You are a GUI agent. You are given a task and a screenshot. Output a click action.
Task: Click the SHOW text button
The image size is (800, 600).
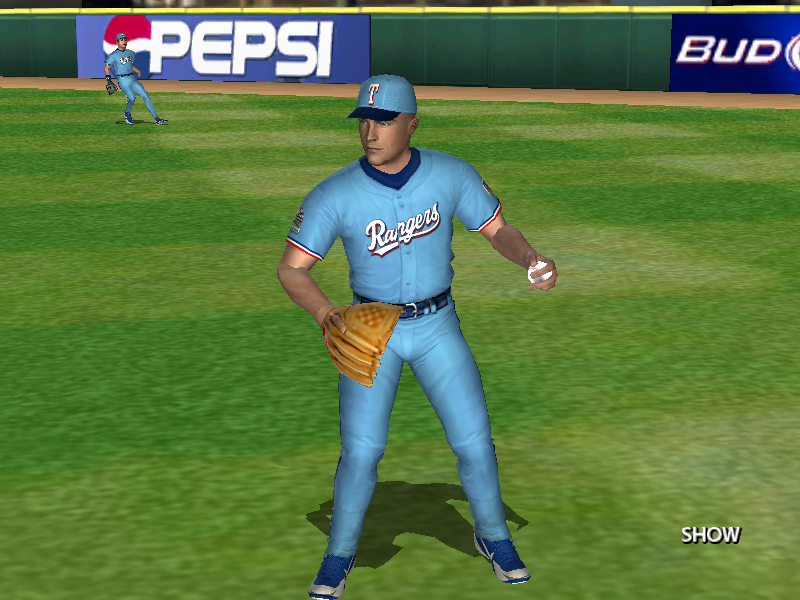point(710,535)
